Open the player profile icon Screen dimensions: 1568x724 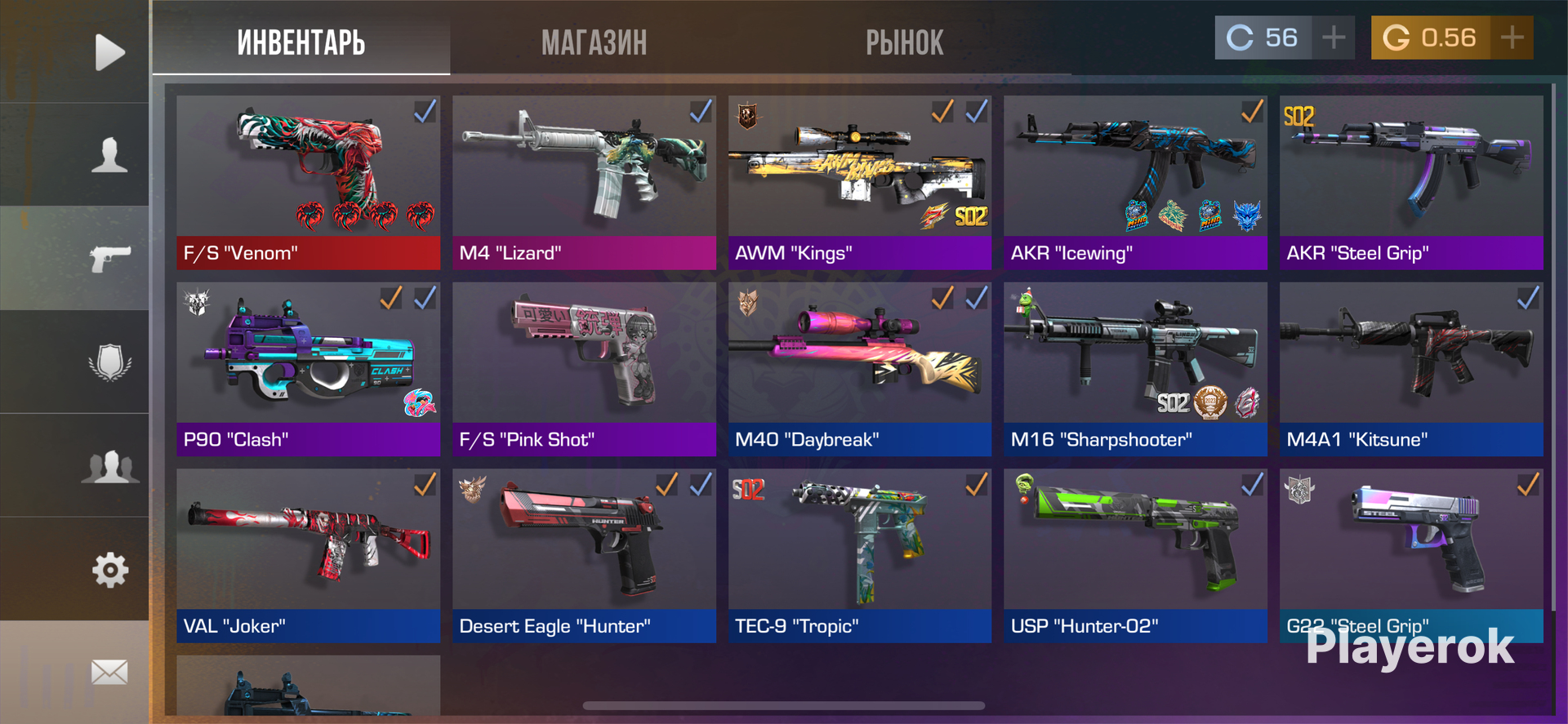(109, 155)
